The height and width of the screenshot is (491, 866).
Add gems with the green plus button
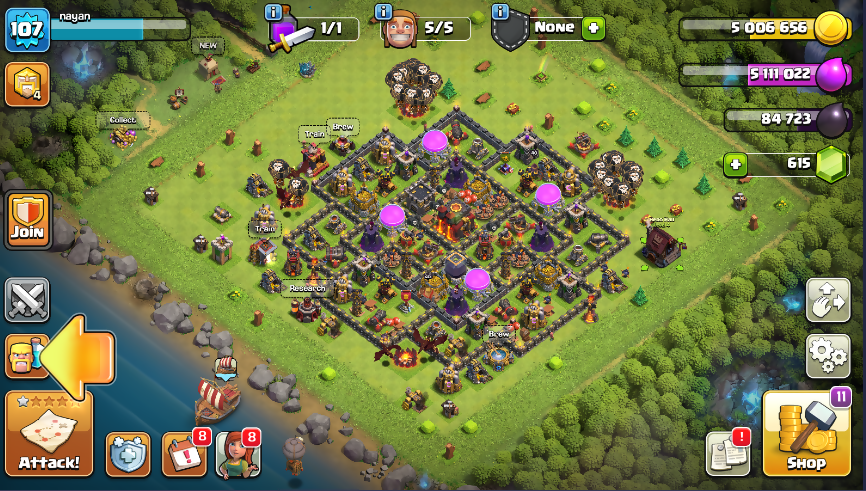[736, 164]
